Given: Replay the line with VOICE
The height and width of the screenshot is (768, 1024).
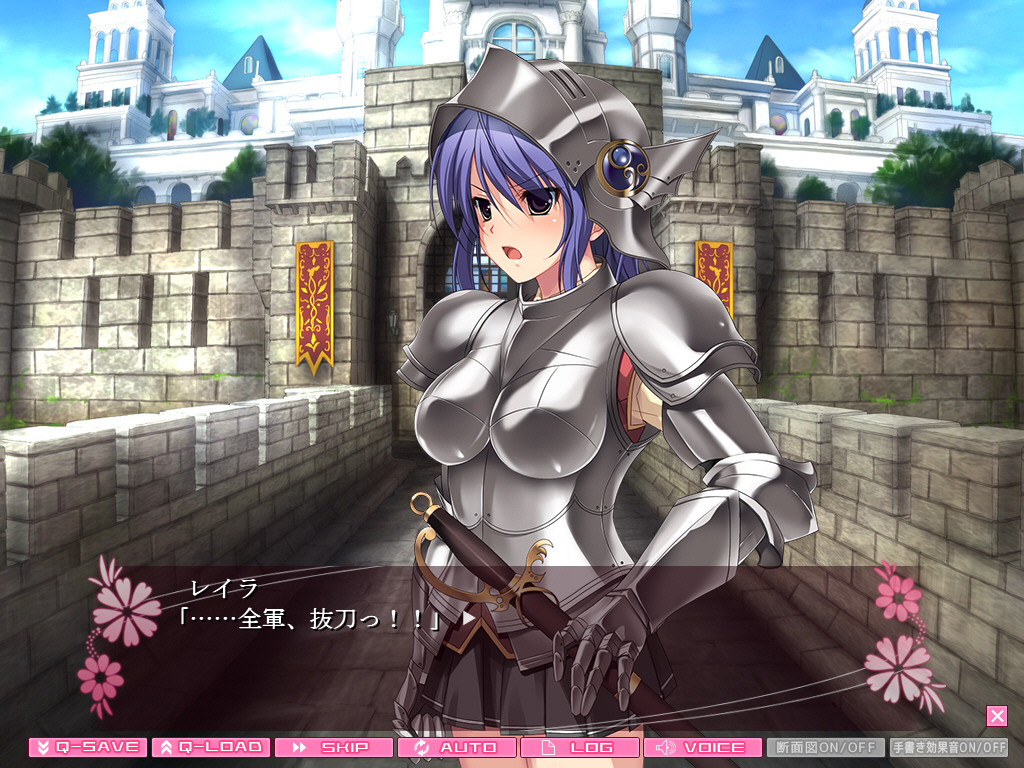Looking at the screenshot, I should click(703, 747).
